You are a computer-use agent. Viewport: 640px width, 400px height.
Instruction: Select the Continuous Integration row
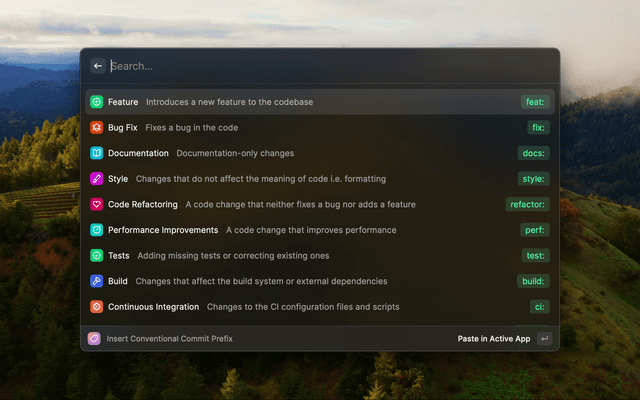[x=320, y=306]
